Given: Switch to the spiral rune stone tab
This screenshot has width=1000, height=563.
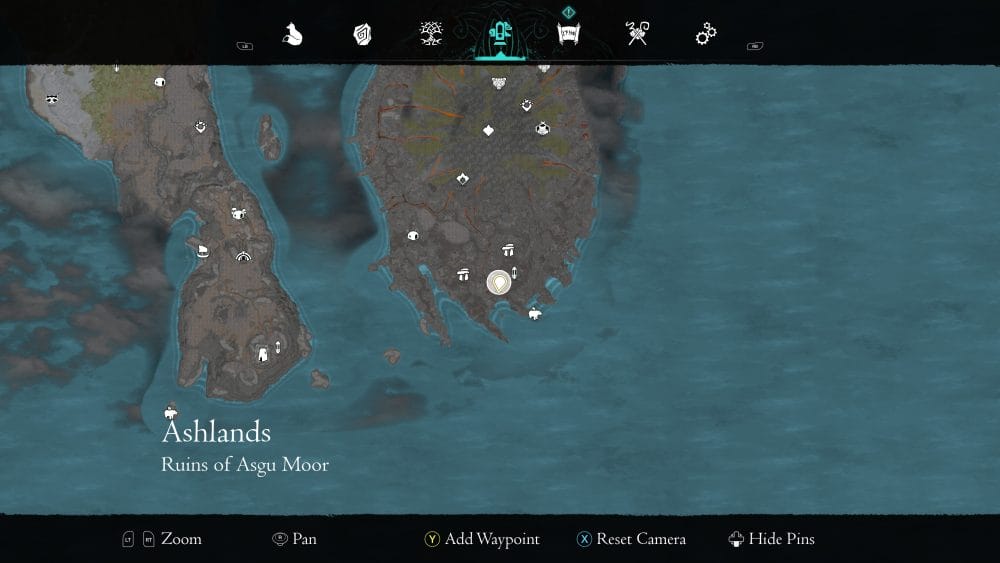Looking at the screenshot, I should [x=362, y=35].
